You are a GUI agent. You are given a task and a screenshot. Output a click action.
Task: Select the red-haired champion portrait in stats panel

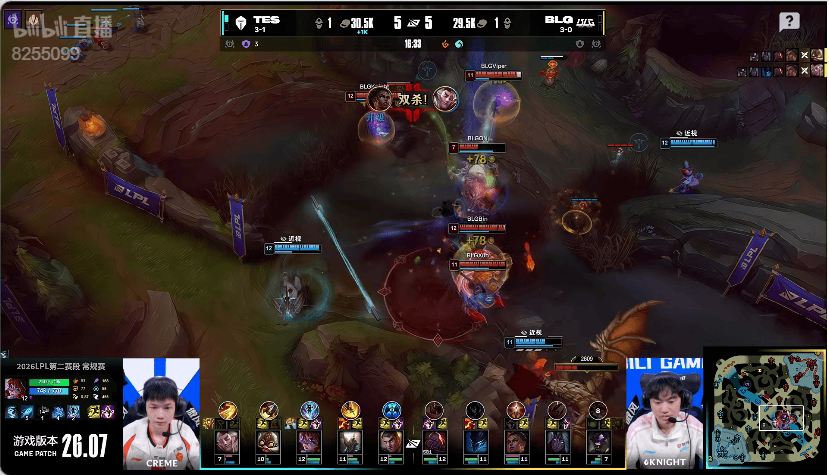pyautogui.click(x=17, y=389)
